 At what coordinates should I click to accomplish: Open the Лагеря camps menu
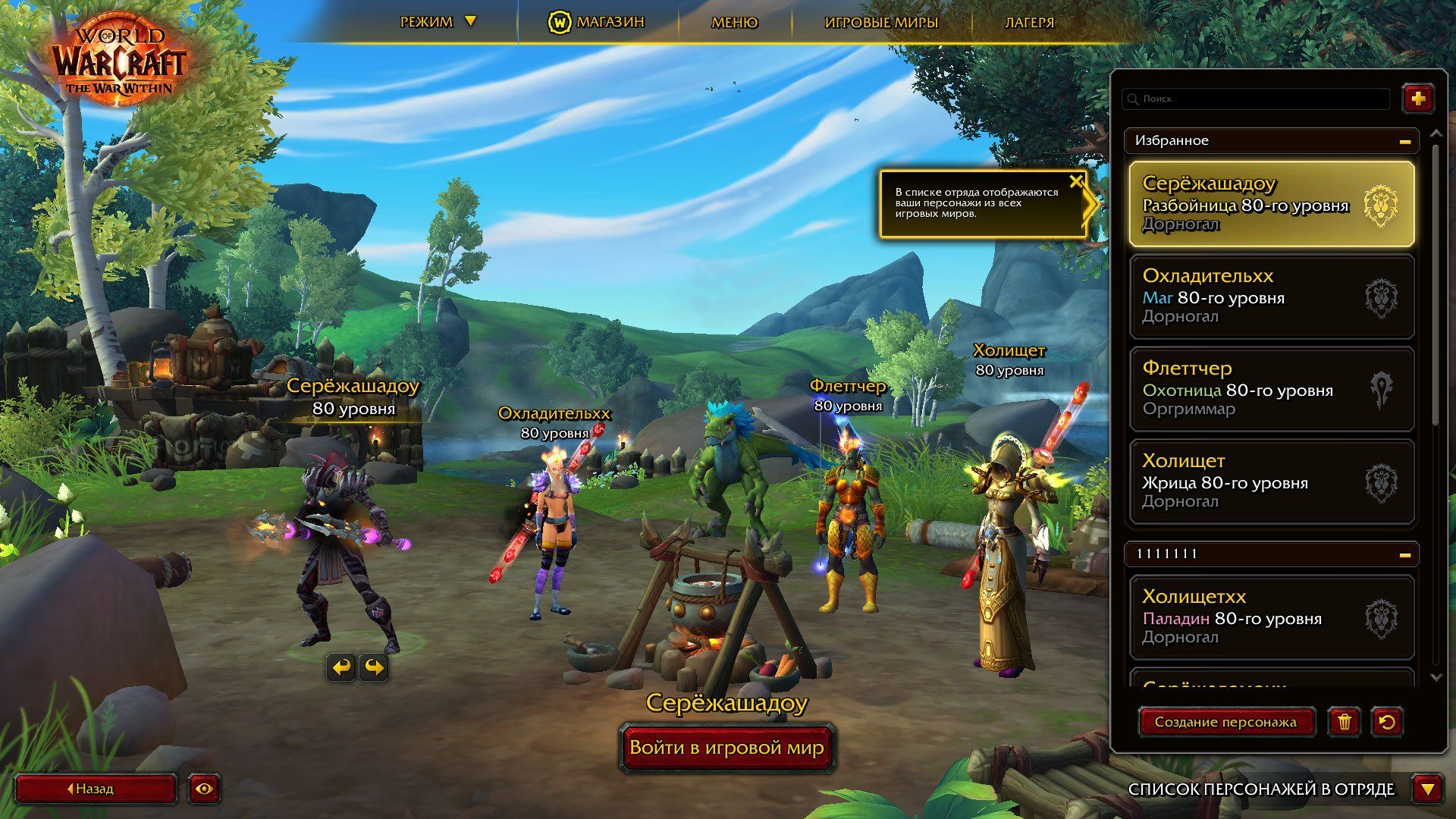(1029, 22)
